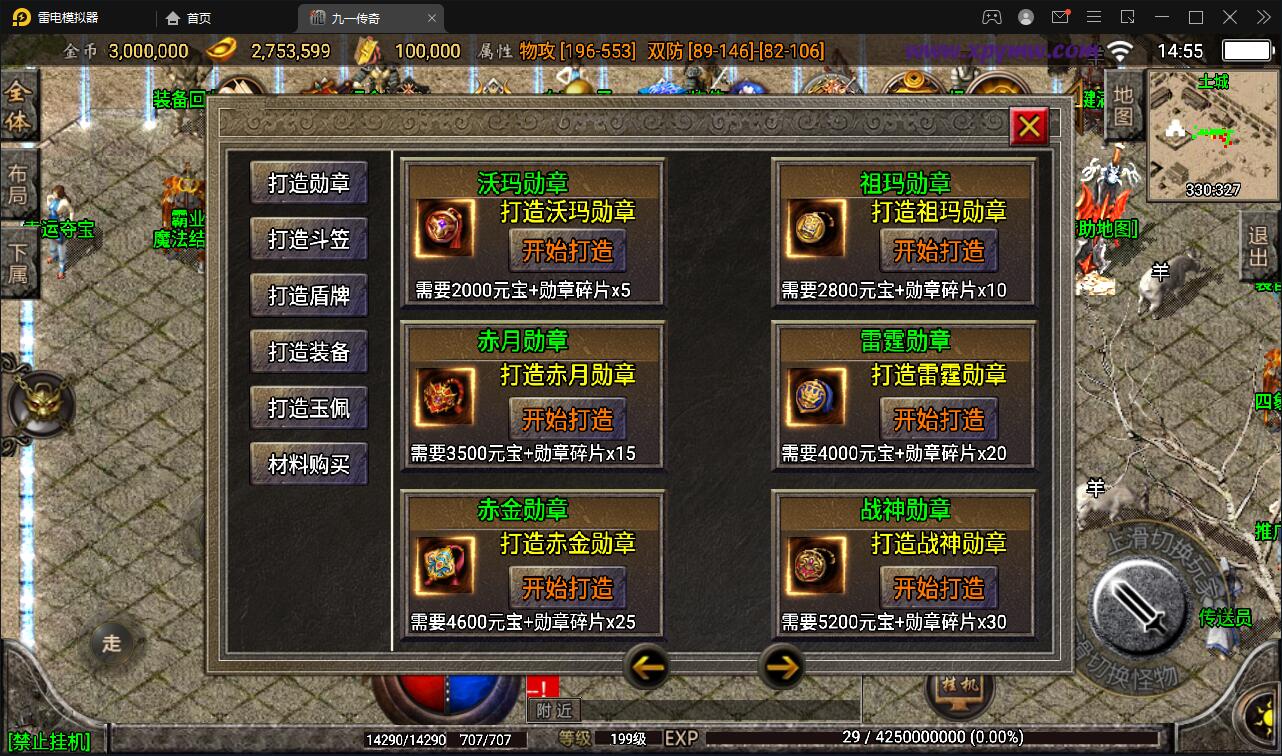This screenshot has height=756, width=1282.
Task: Click the right arrow for next page
Action: click(785, 666)
